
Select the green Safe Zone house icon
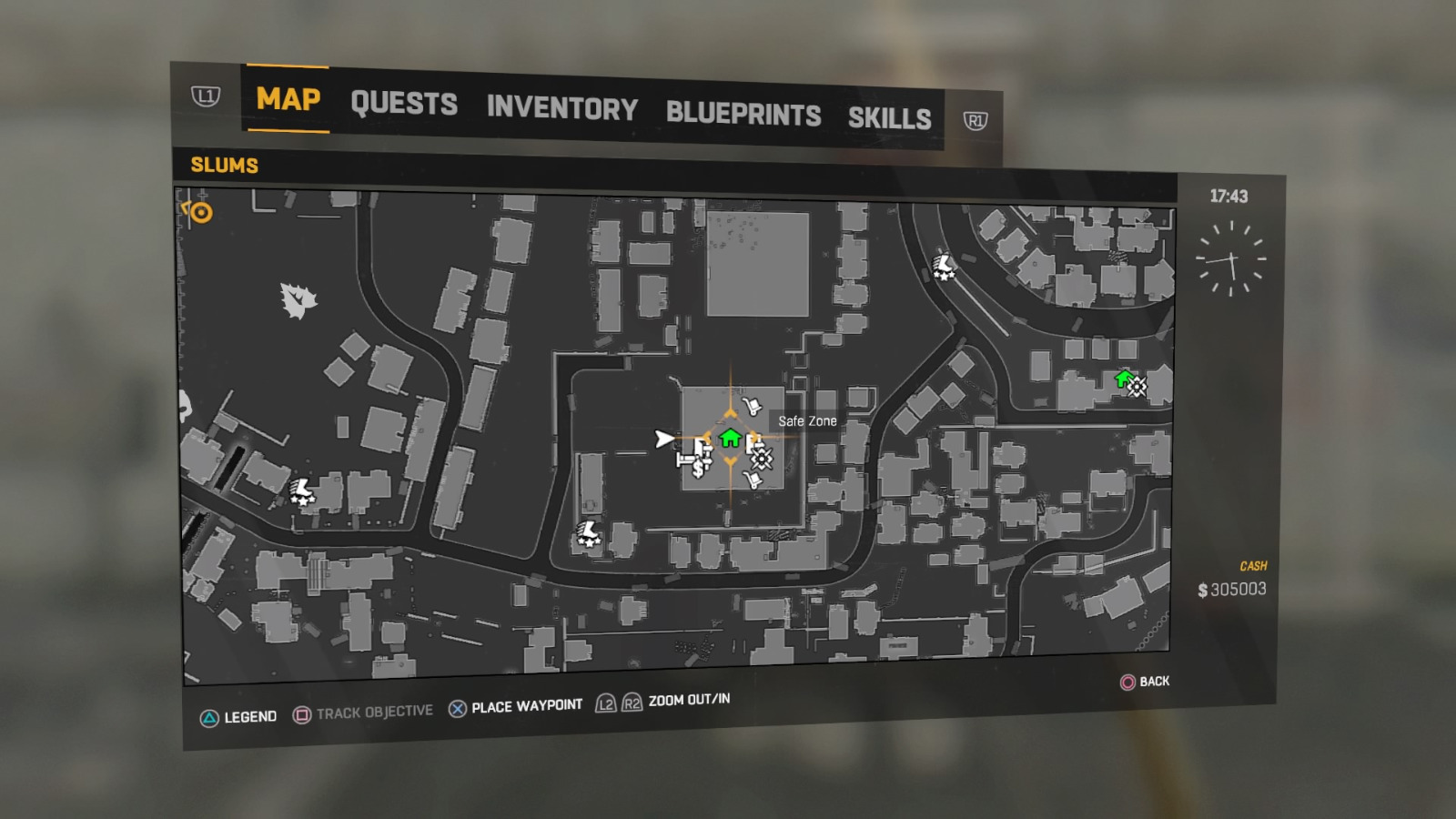(x=731, y=438)
